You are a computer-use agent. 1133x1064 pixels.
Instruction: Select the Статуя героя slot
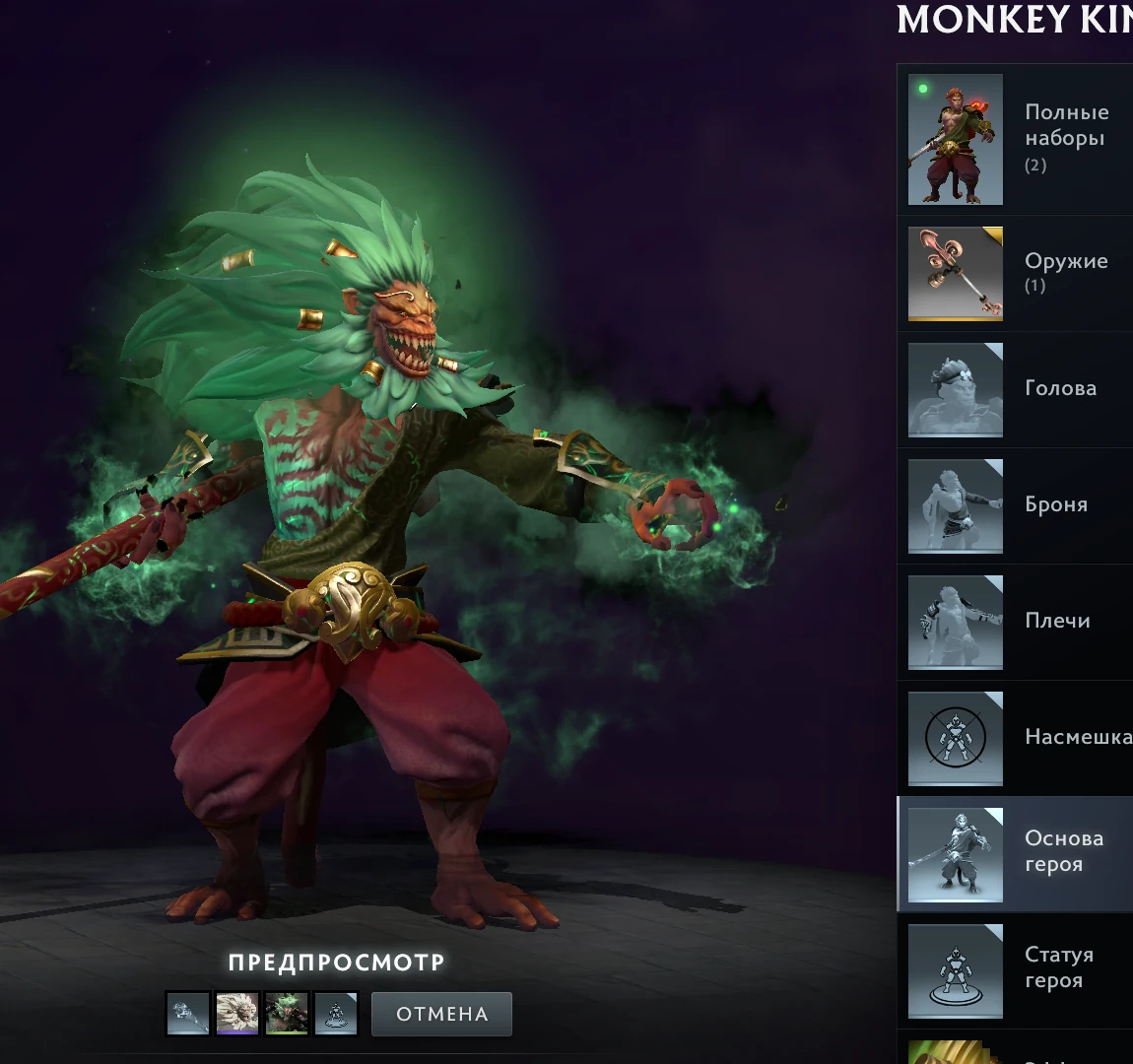point(1015,970)
